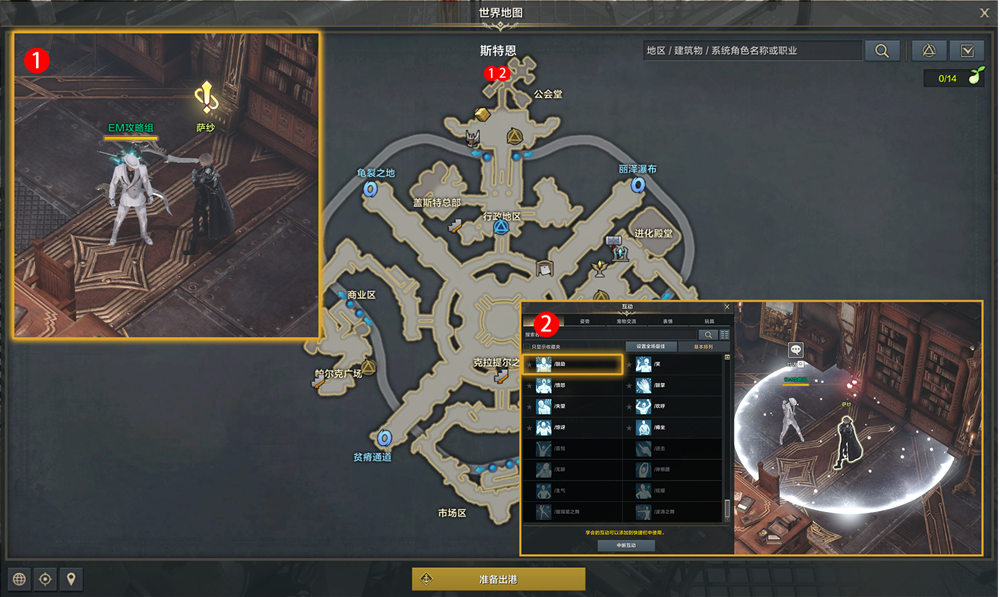1000x597 pixels.
Task: Select the 行政地区 triport marker
Action: tap(501, 228)
